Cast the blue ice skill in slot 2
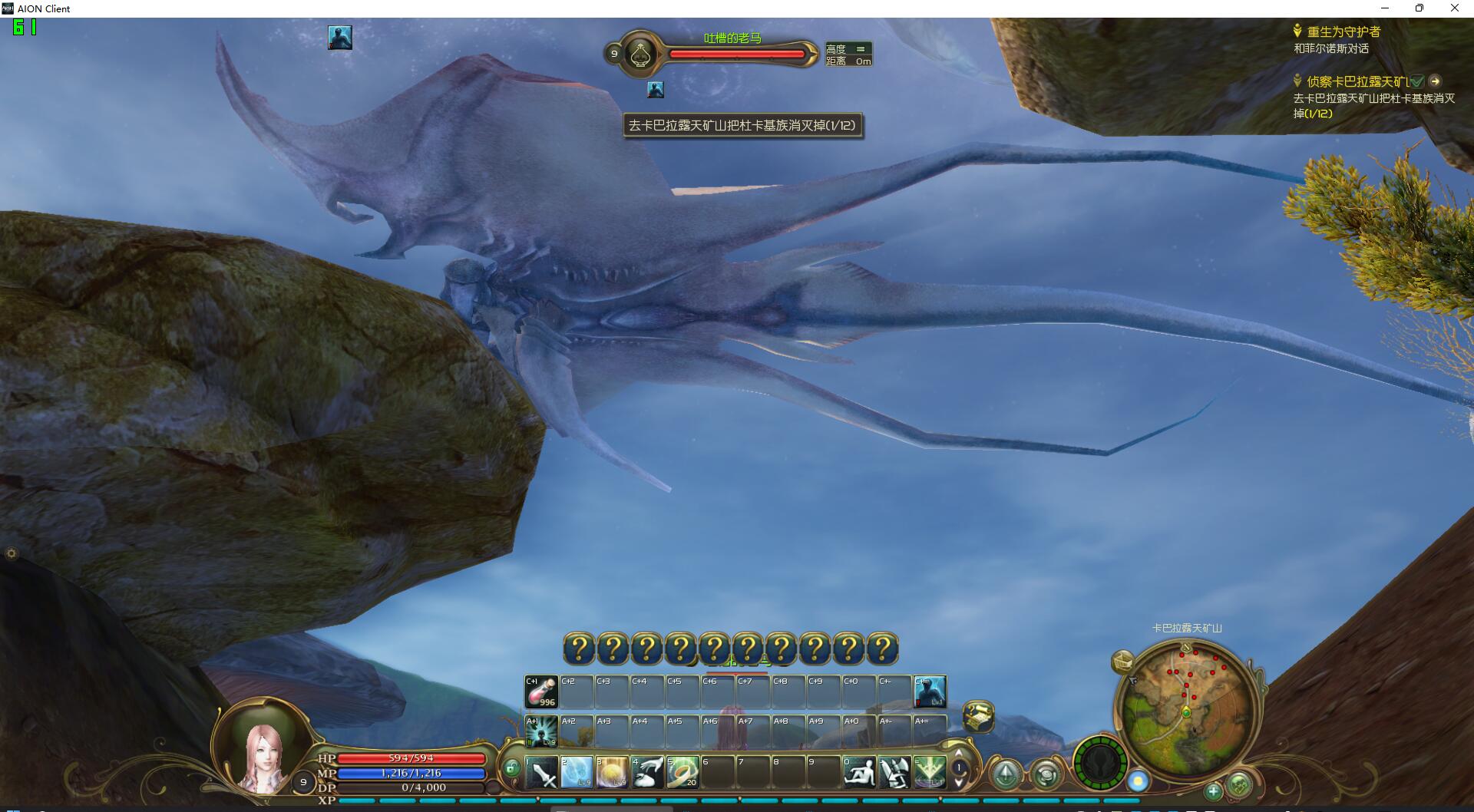The height and width of the screenshot is (812, 1474). point(577,772)
